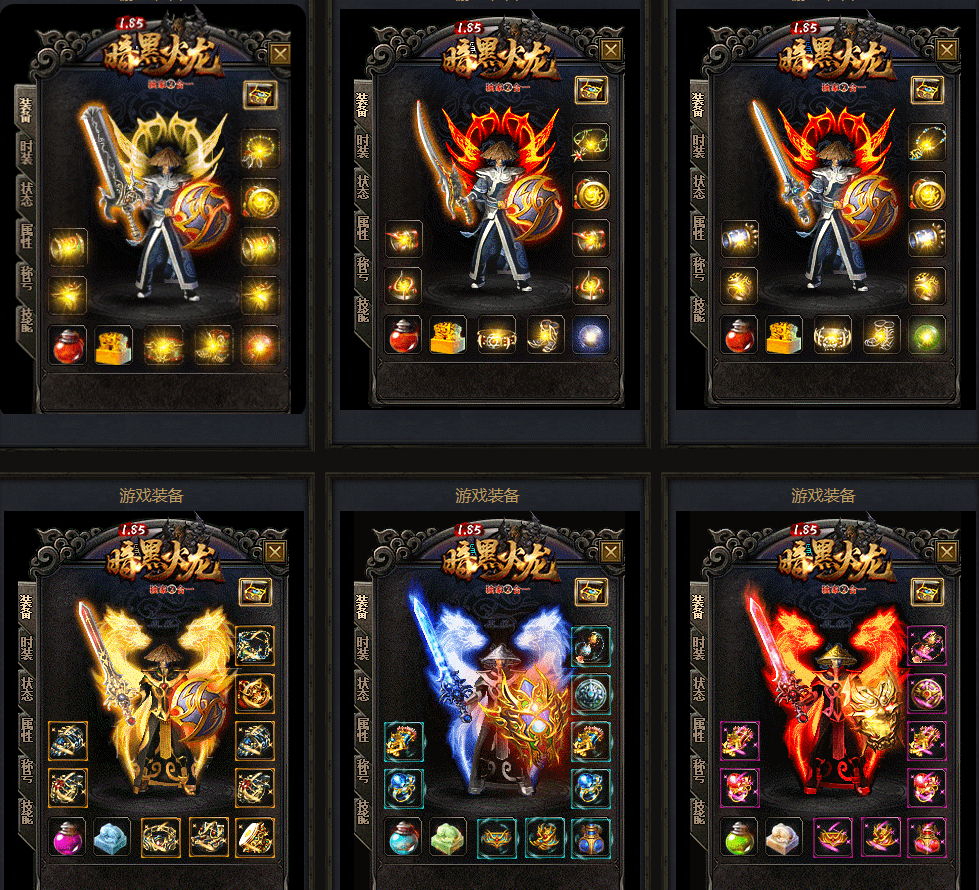Viewport: 979px width, 890px height.
Task: Select the teal potion flask slot
Action: tap(405, 837)
